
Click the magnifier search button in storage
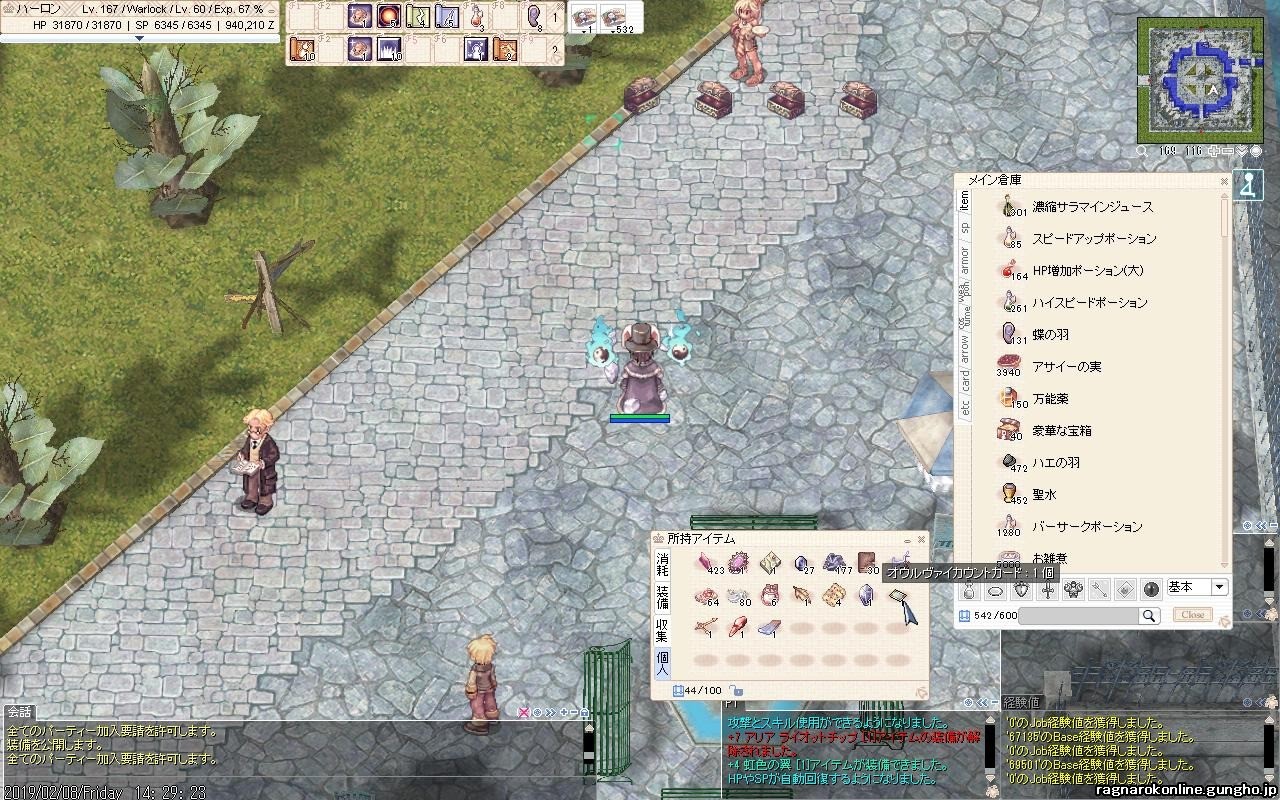point(1150,617)
